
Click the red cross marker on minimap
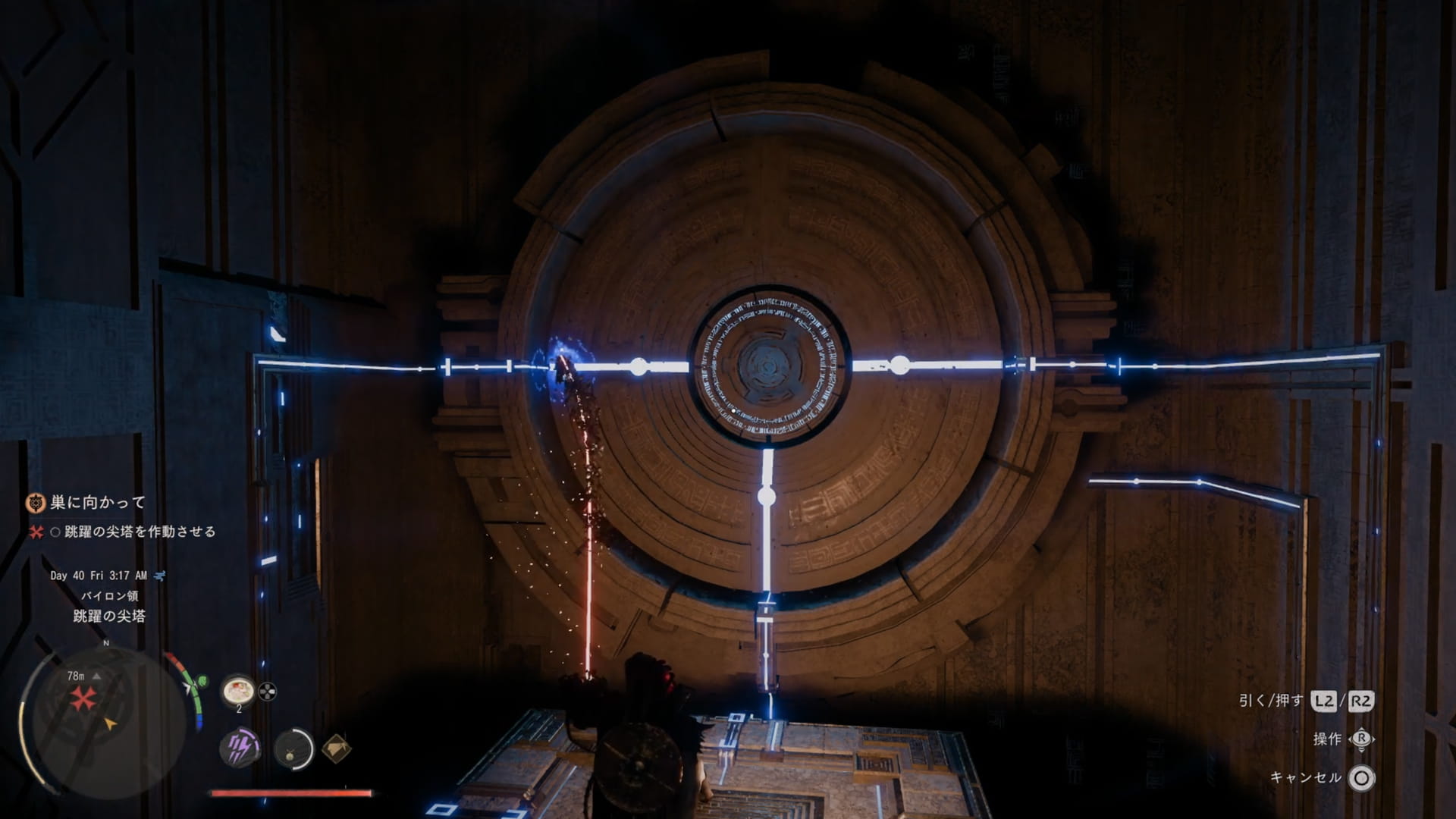click(83, 698)
